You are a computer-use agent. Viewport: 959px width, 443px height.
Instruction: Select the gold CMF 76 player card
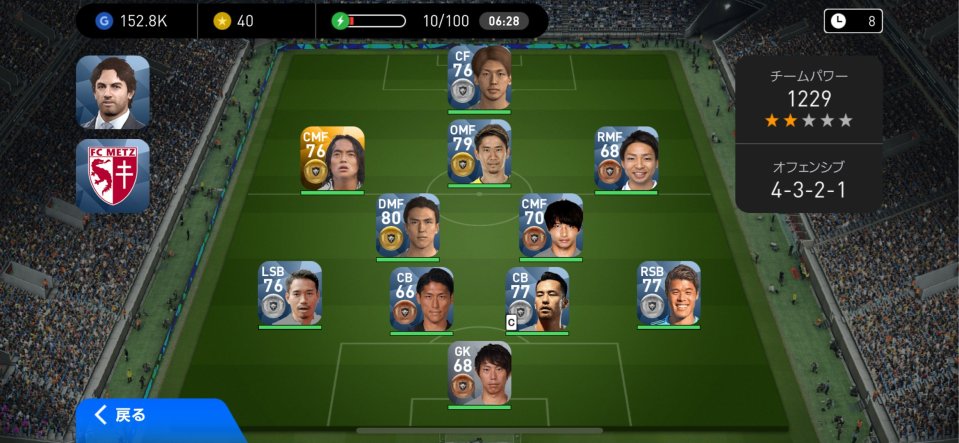(332, 158)
